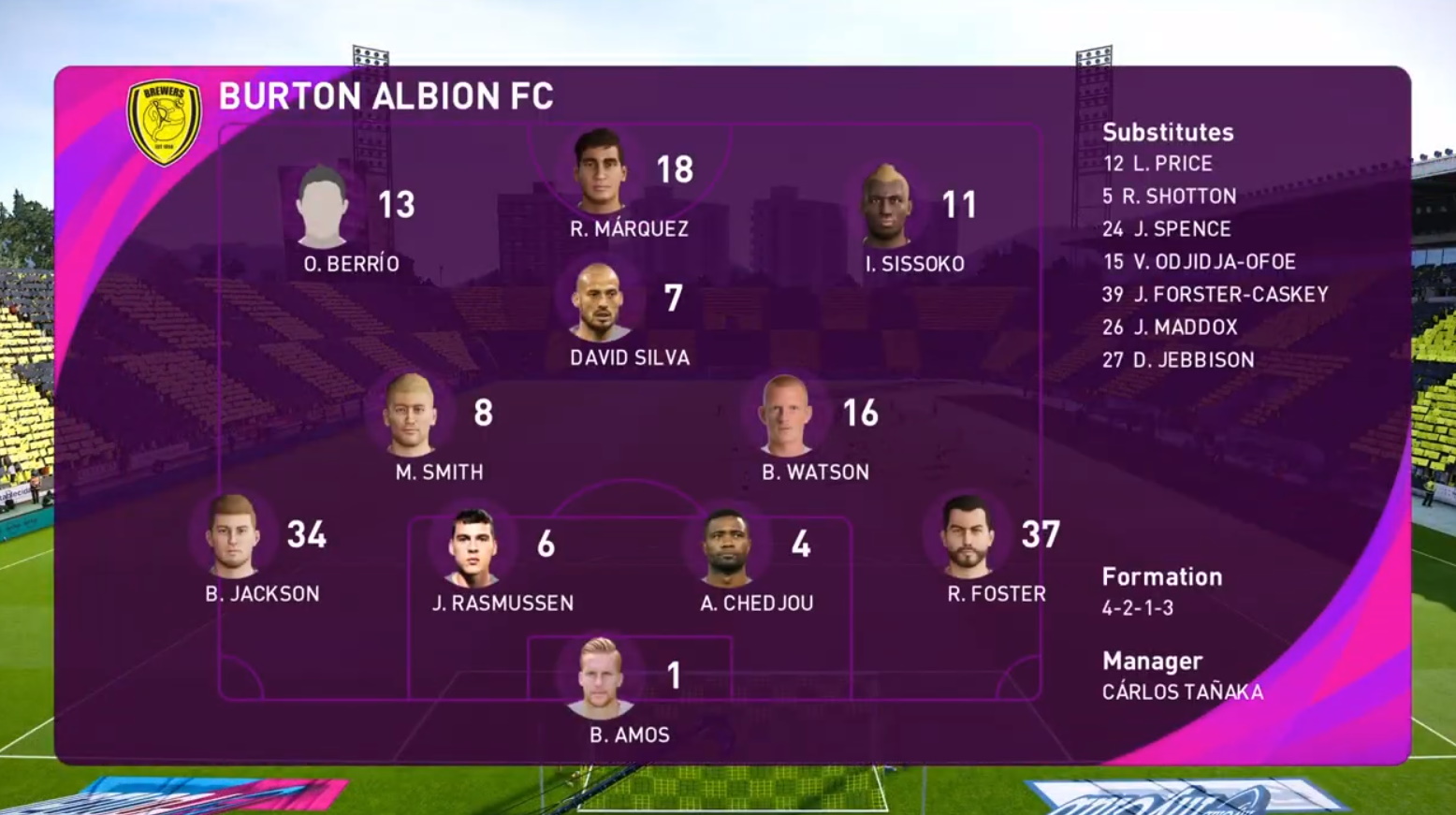Select substitute L. Price in the list
The height and width of the screenshot is (815, 1456).
click(1158, 164)
